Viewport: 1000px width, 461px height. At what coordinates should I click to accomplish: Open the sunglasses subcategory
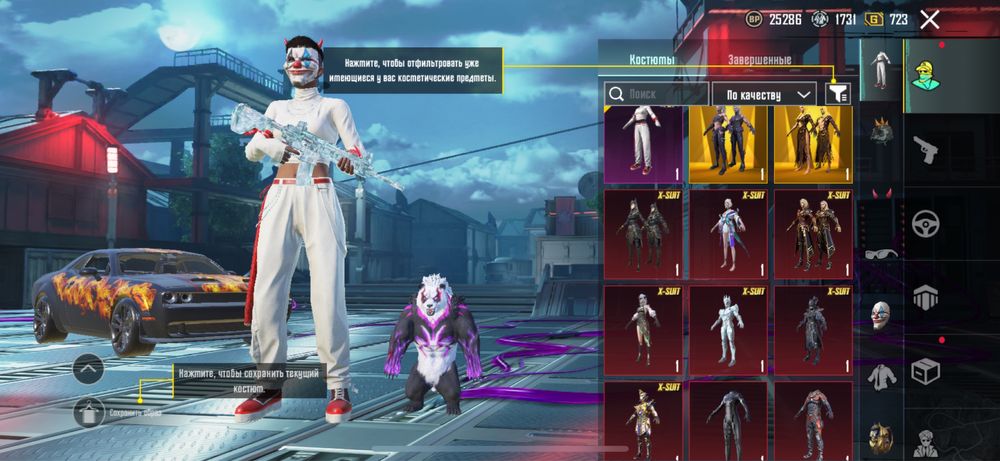coord(881,254)
